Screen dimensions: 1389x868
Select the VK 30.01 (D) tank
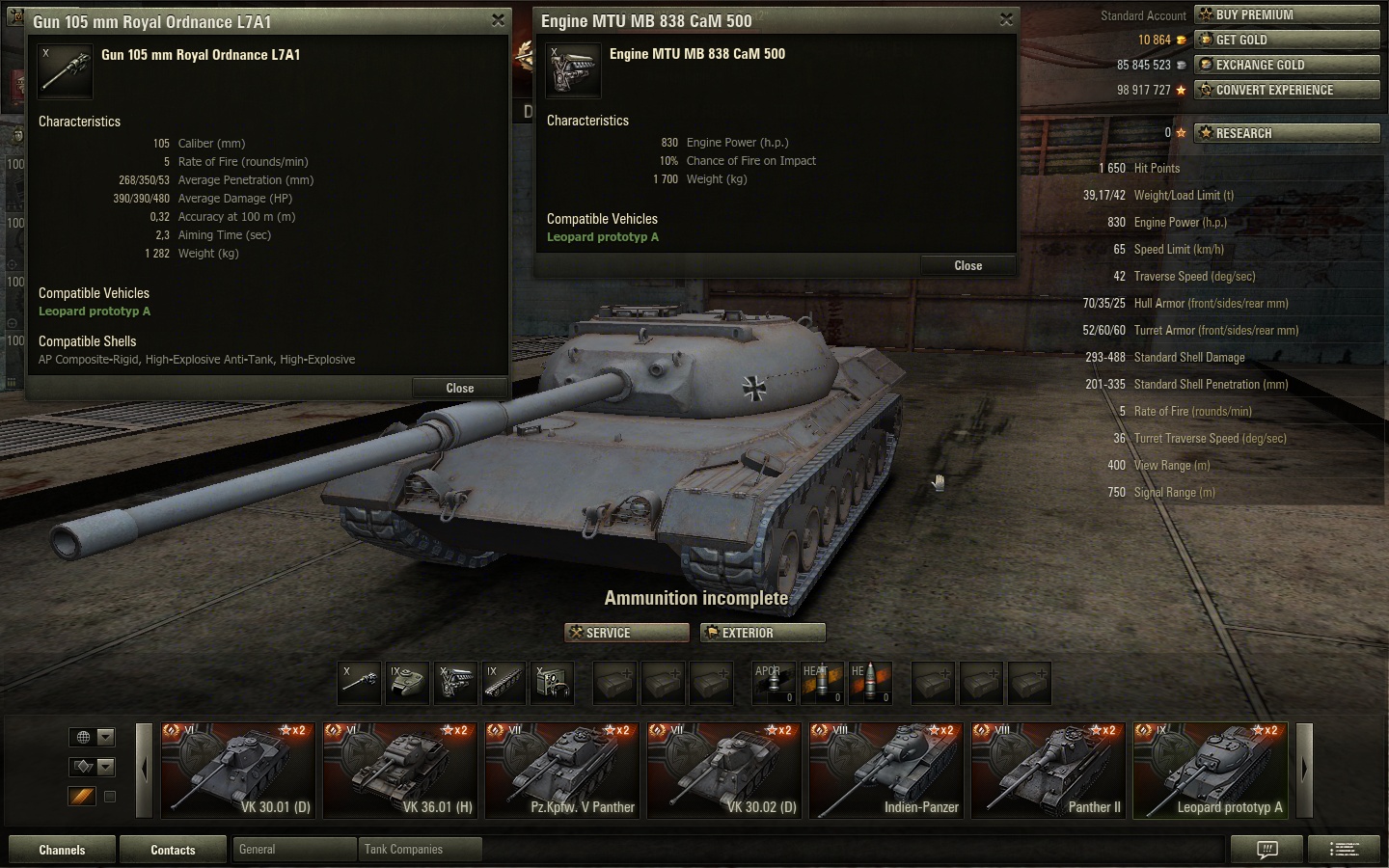[x=237, y=771]
